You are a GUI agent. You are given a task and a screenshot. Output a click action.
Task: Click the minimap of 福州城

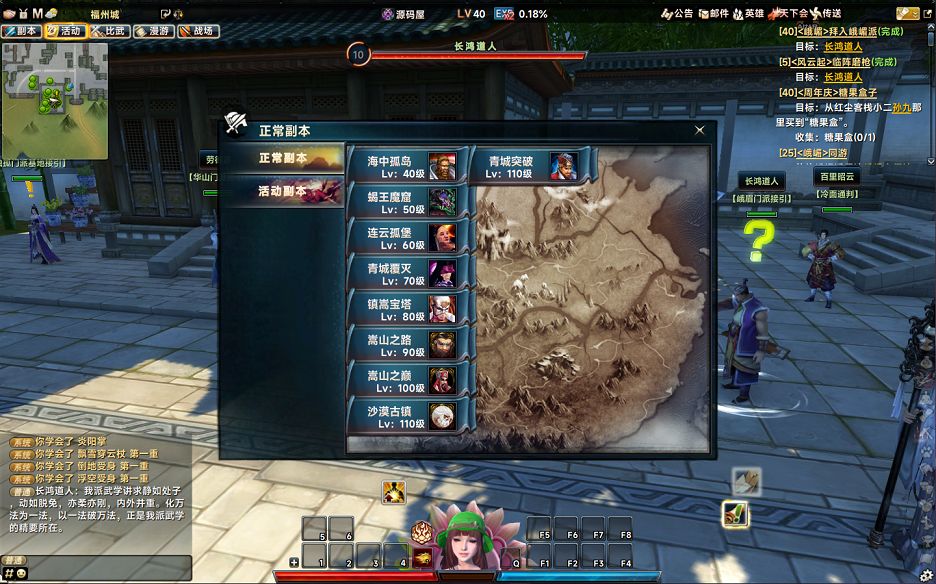(54, 100)
